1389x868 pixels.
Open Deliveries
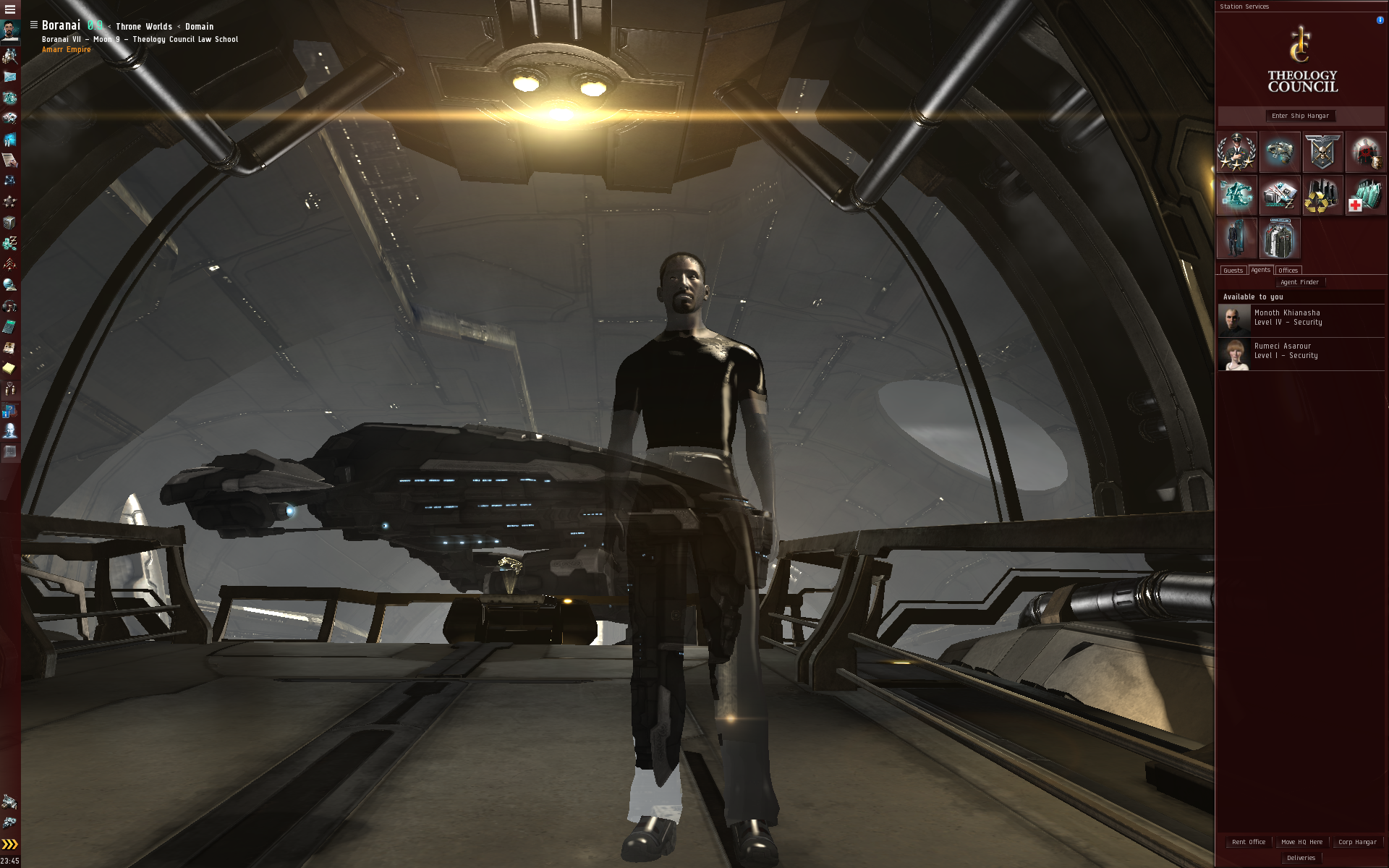[1301, 858]
